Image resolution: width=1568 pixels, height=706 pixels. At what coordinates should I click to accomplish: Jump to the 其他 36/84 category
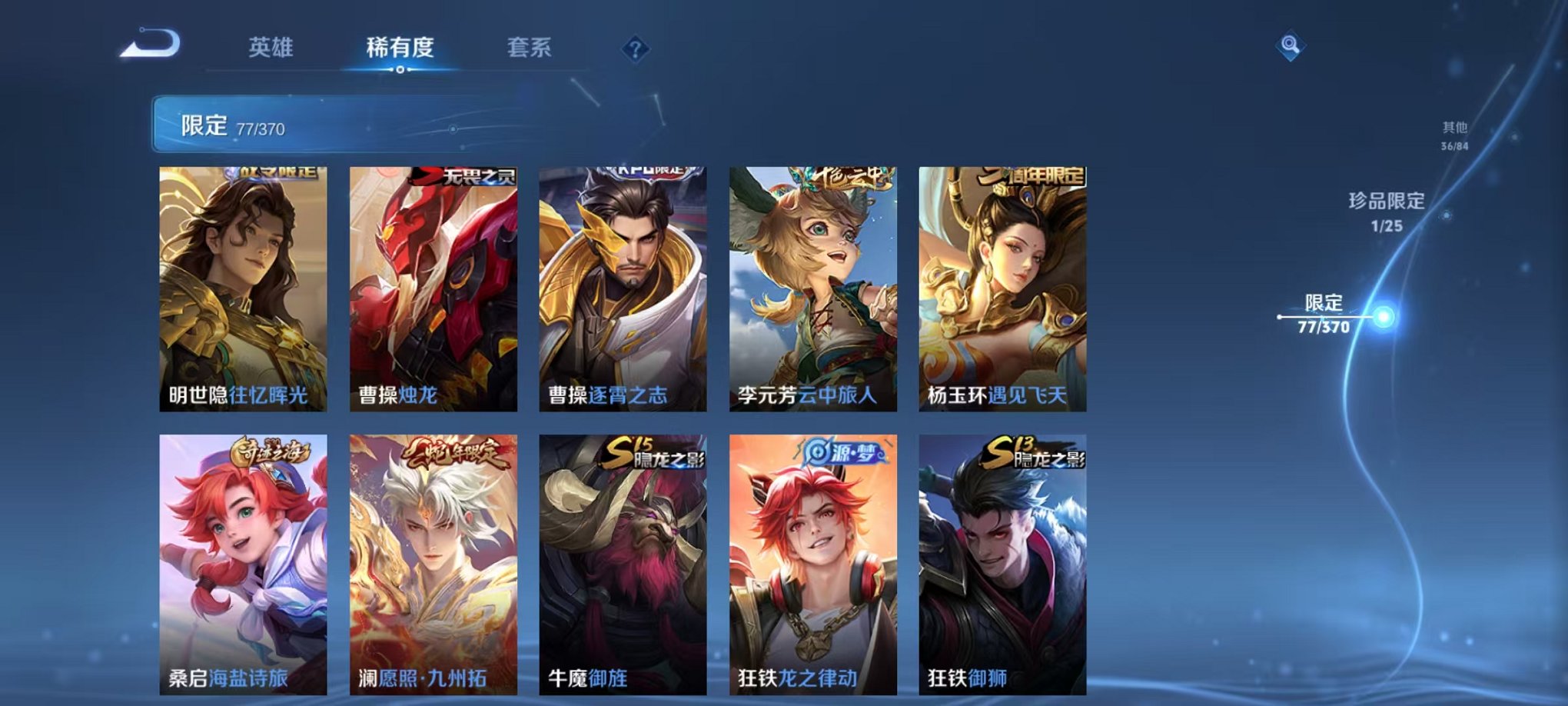point(1453,137)
